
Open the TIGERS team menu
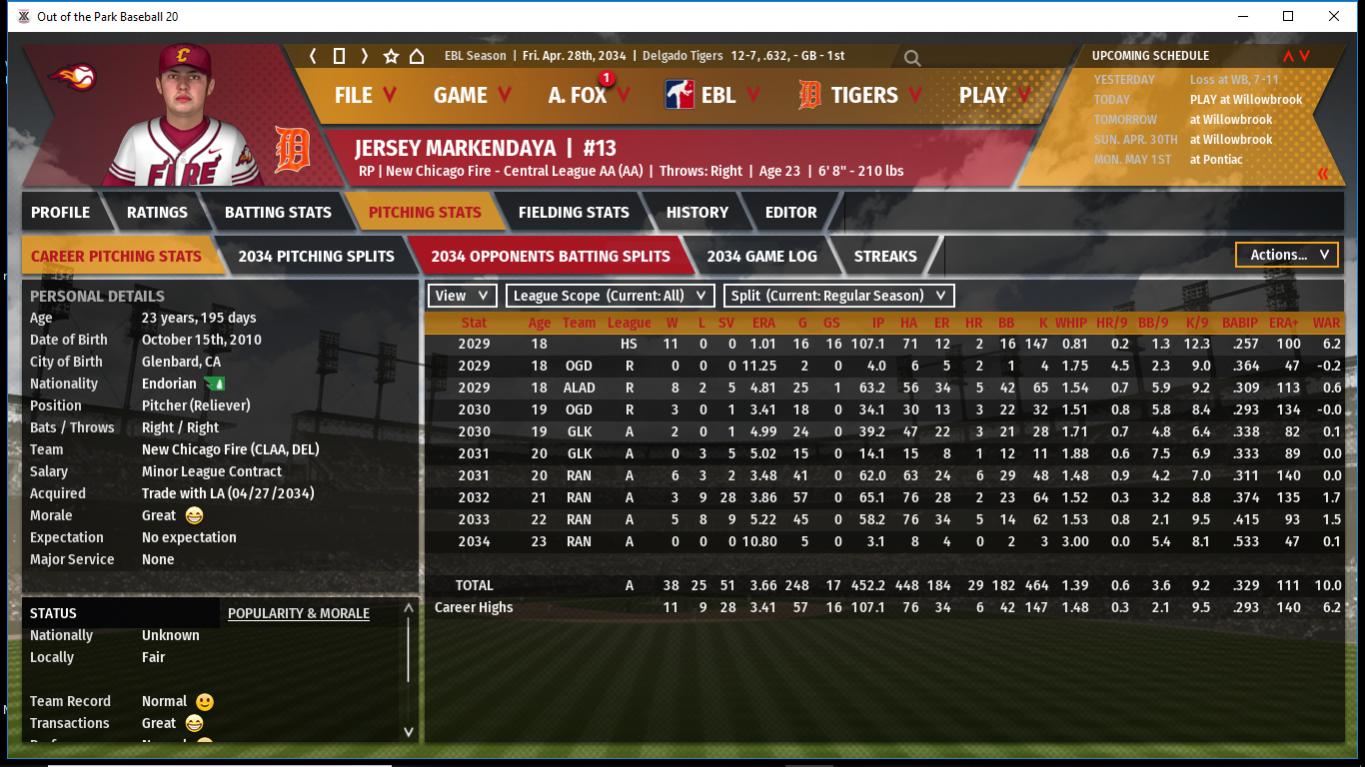[x=860, y=95]
